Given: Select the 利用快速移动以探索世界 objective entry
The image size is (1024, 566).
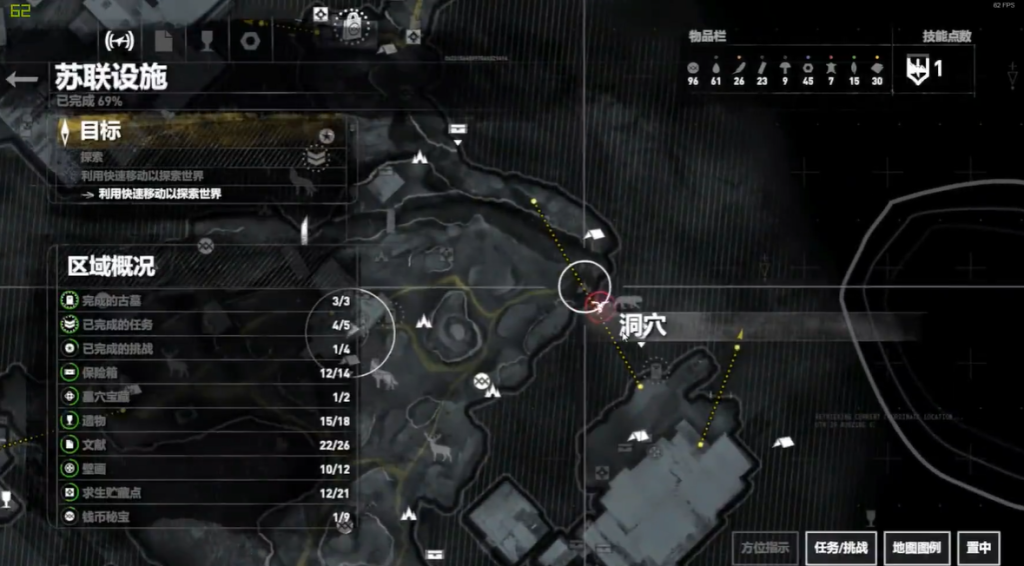Looking at the screenshot, I should click(x=158, y=194).
